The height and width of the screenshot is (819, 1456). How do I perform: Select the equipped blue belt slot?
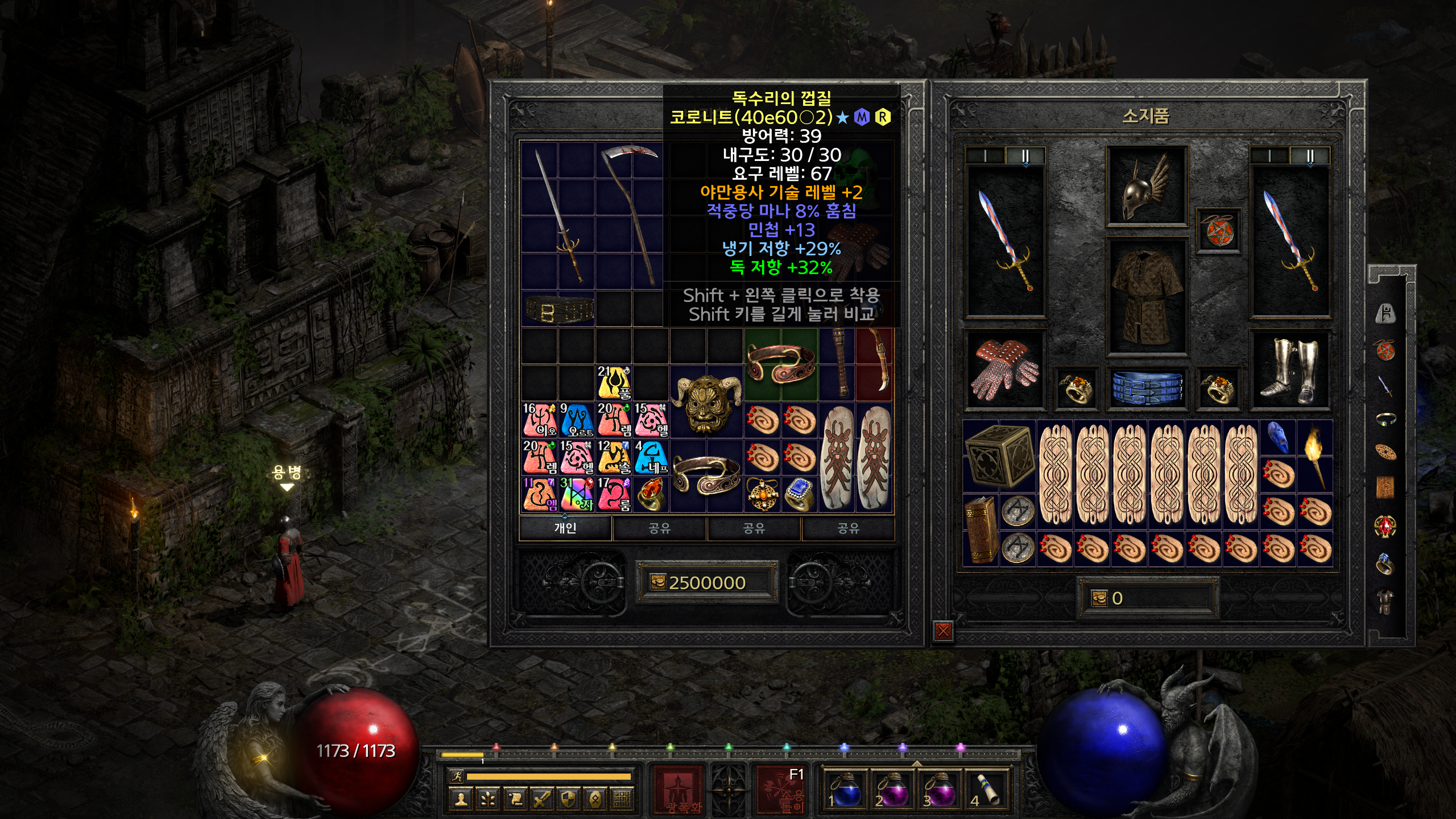click(1147, 387)
